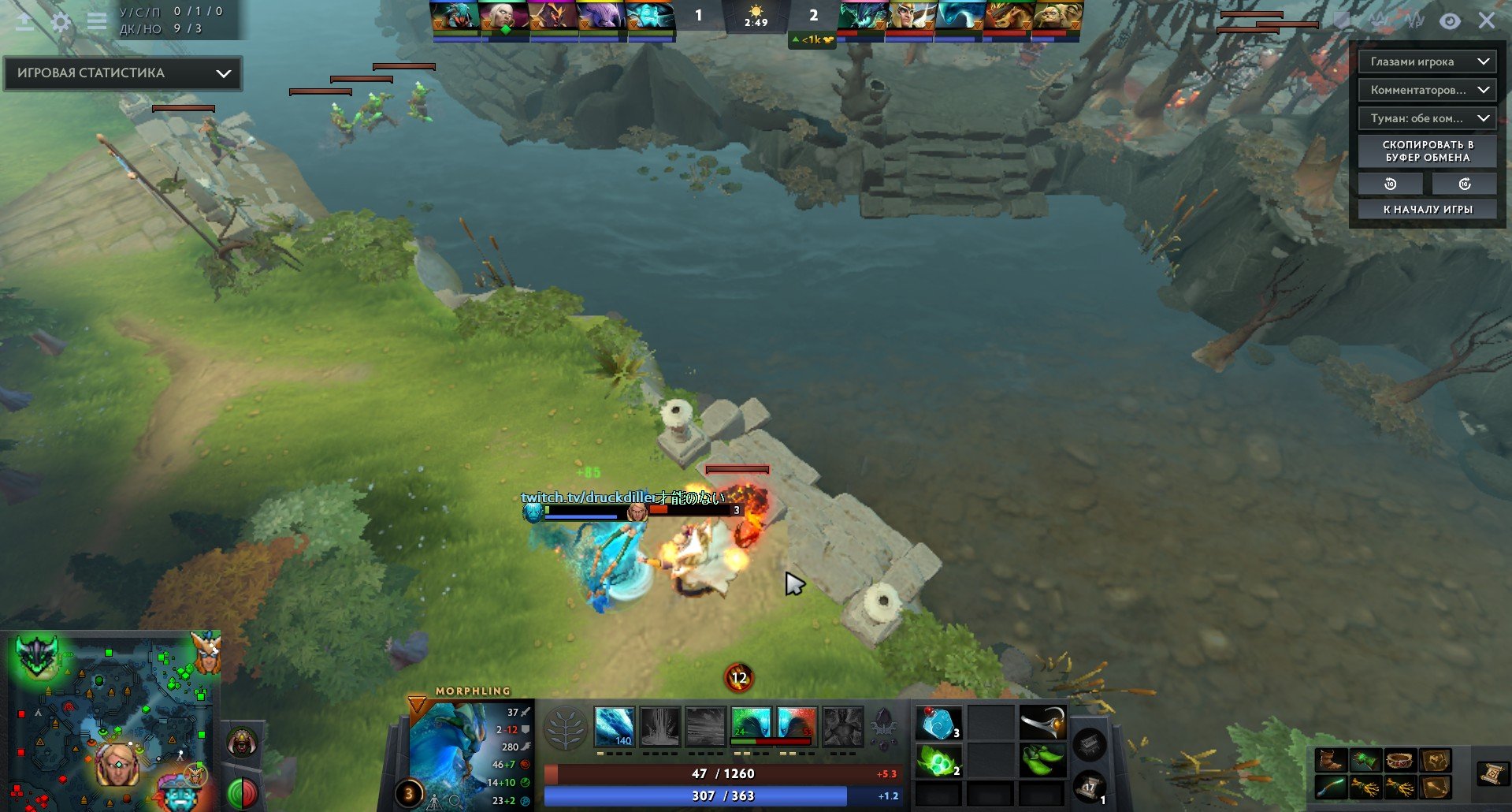The height and width of the screenshot is (812, 1512).
Task: Activate the green Attribute Shift agility ability
Action: pos(751,725)
